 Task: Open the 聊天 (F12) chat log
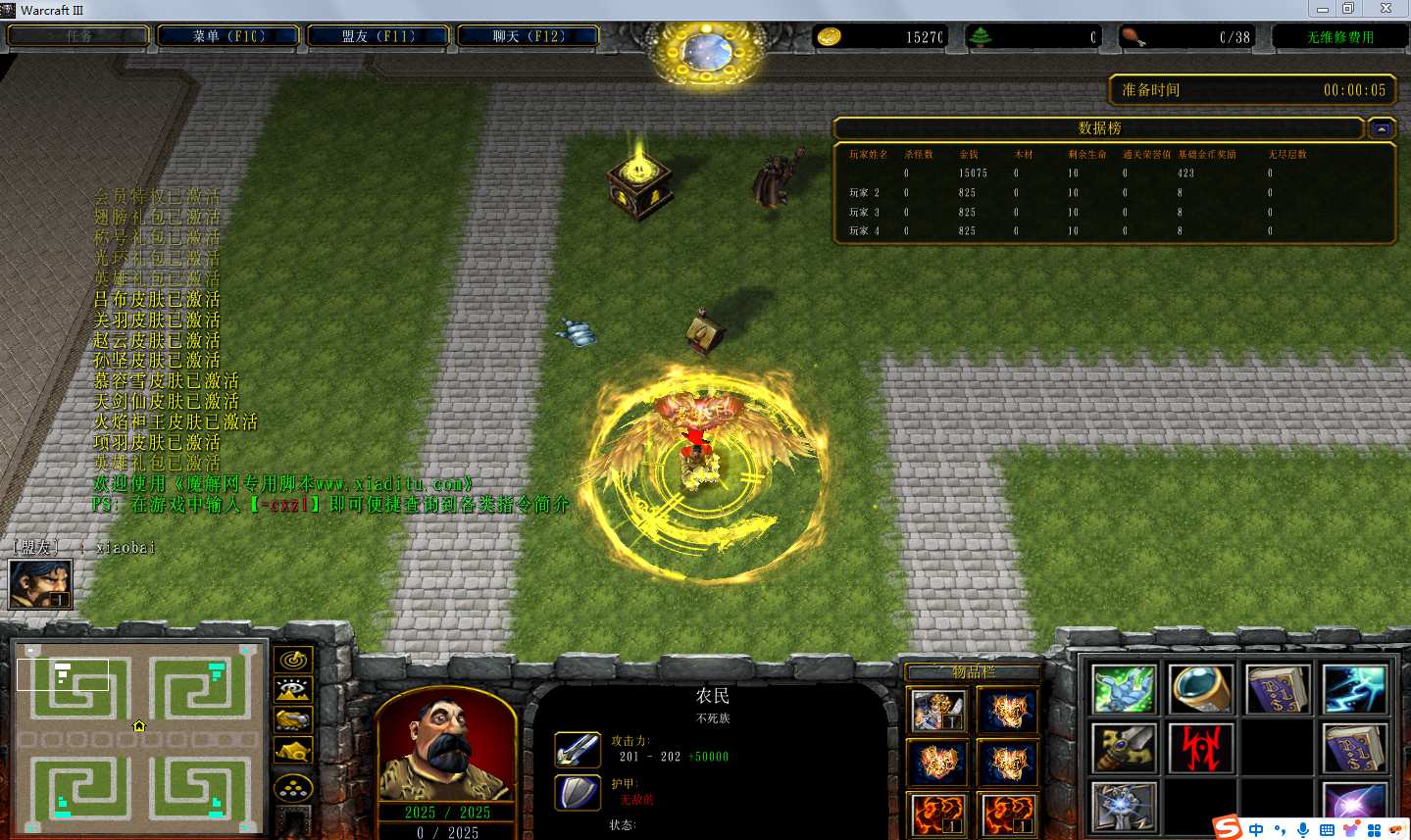tap(529, 36)
